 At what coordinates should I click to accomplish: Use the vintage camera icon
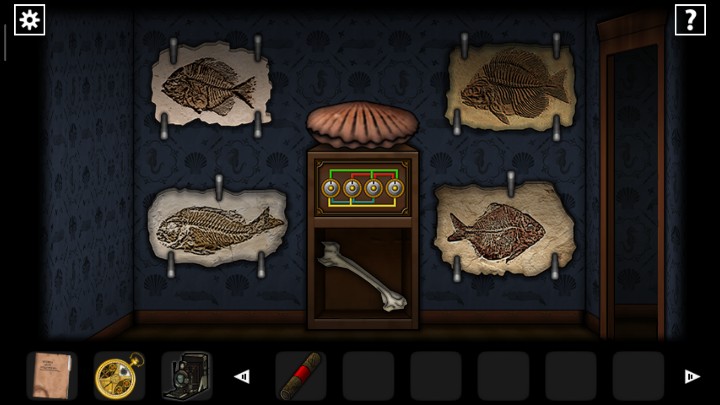coord(185,375)
